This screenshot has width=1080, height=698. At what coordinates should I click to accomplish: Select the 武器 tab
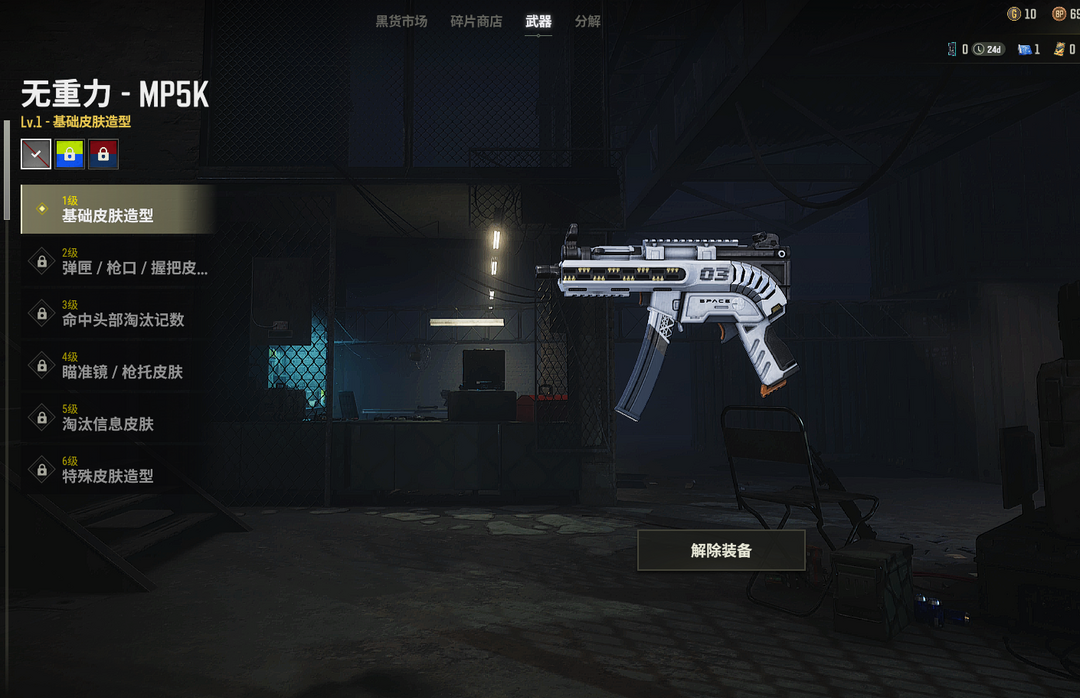(538, 21)
